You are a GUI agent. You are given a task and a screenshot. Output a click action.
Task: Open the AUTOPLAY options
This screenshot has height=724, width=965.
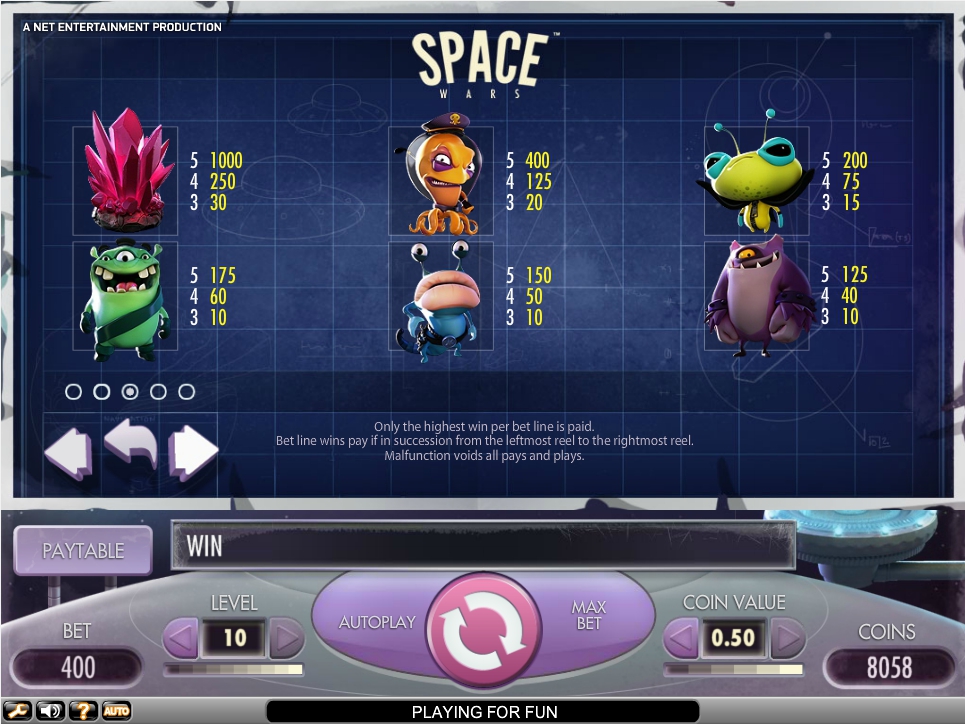click(377, 622)
